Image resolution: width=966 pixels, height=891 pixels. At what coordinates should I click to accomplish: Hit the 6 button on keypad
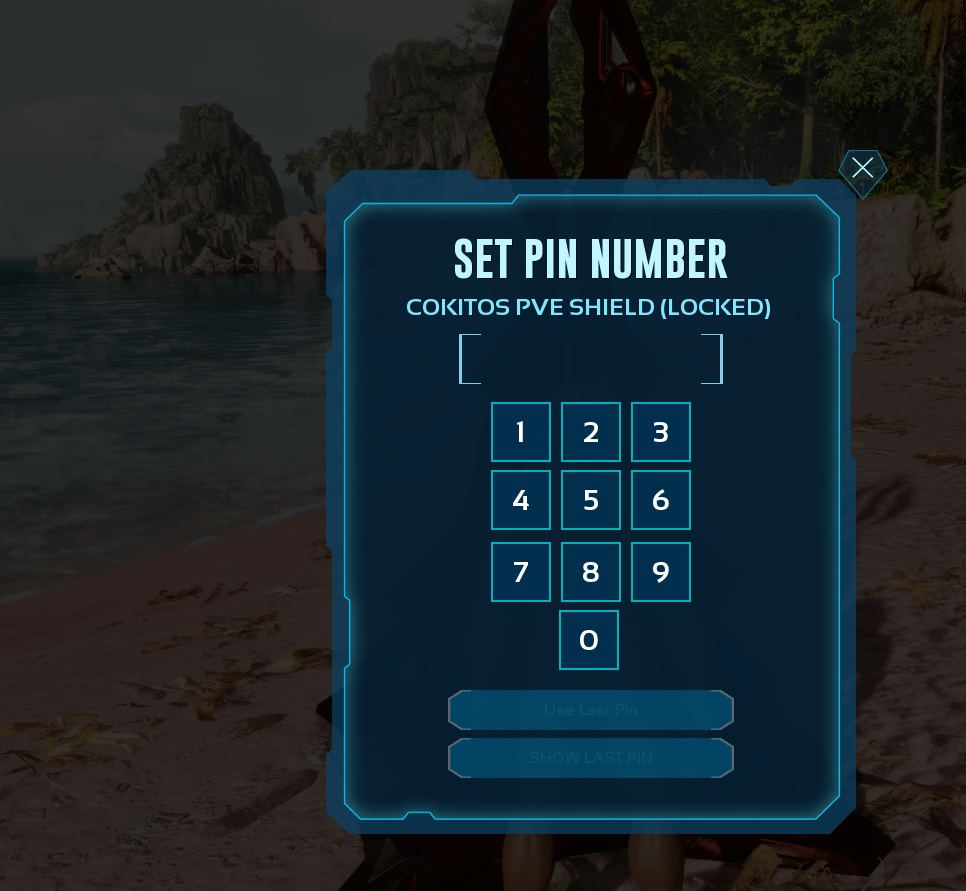pos(661,500)
